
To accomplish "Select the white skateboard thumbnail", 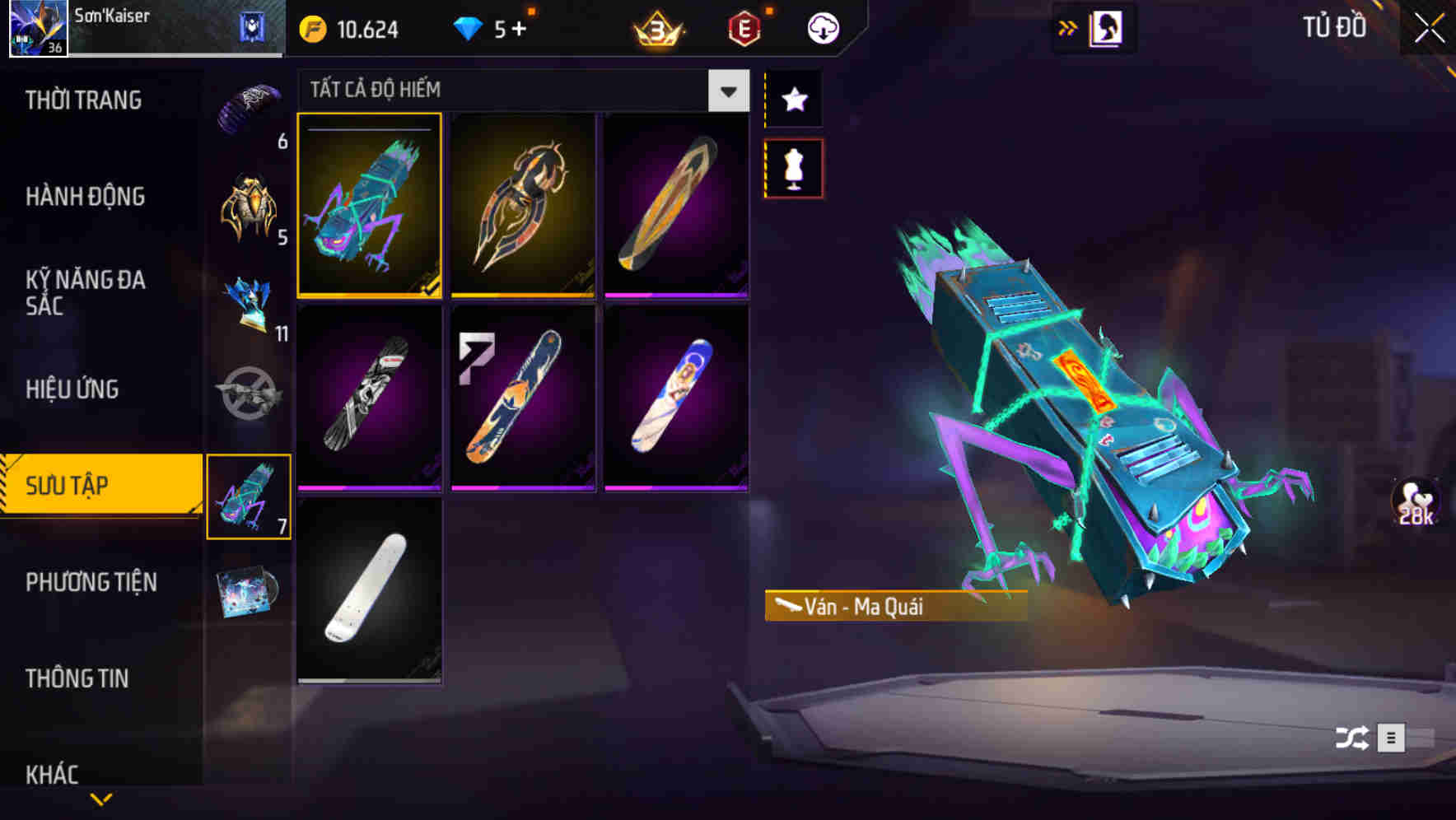I will (x=369, y=592).
